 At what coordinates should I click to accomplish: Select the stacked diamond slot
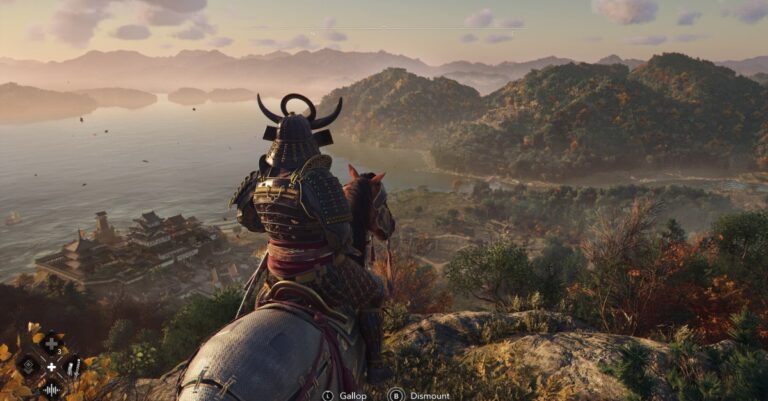[x=28, y=366]
